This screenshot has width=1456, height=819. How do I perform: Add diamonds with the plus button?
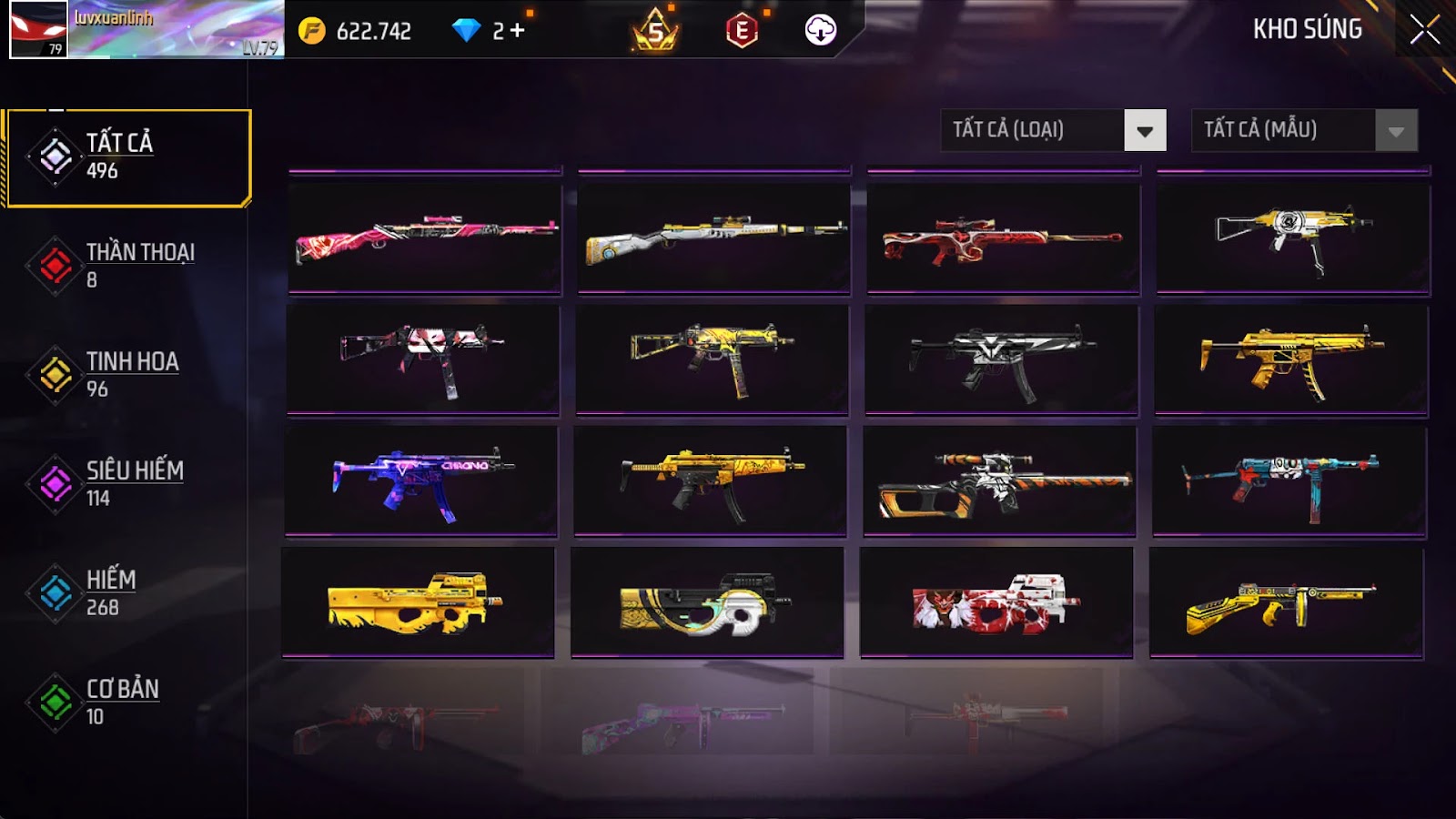pos(517,31)
